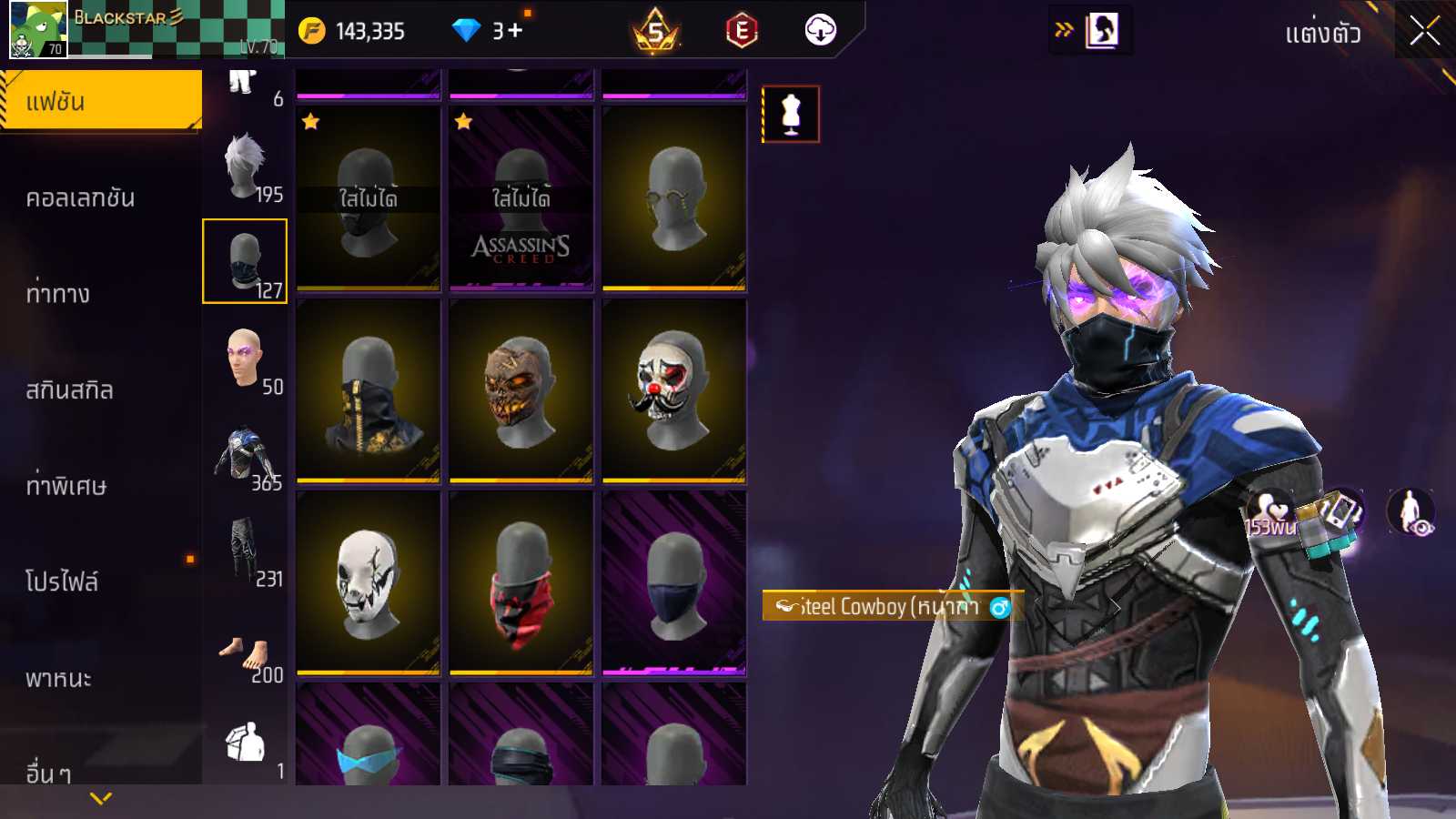Choose the orange scarecrow pumpkin mask
Viewport: 1456px width, 819px height.
pos(521,391)
